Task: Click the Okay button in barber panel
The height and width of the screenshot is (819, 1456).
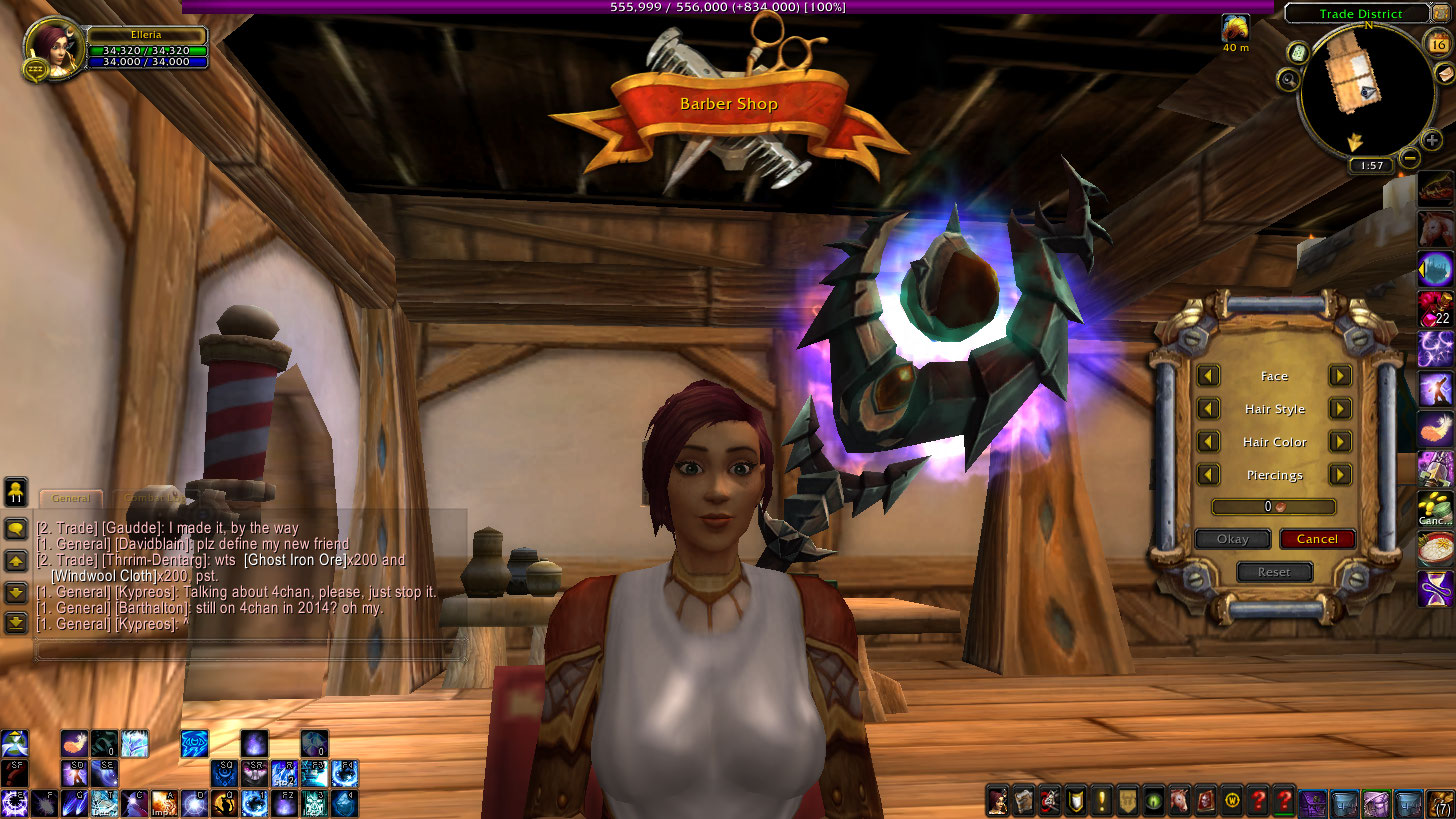Action: [1232, 539]
